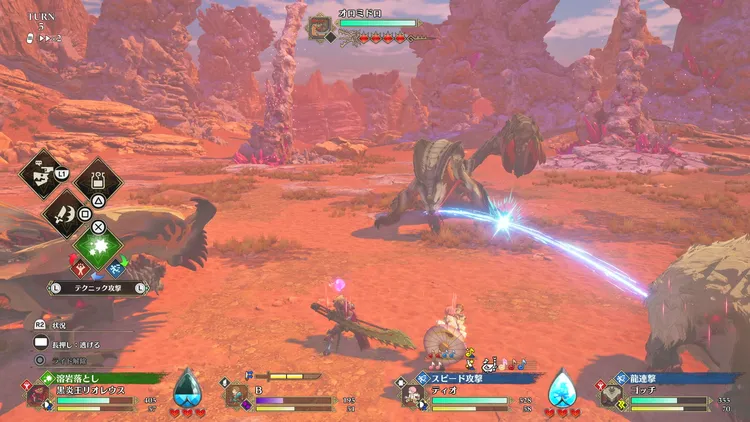Select party member B's portrait

click(236, 395)
